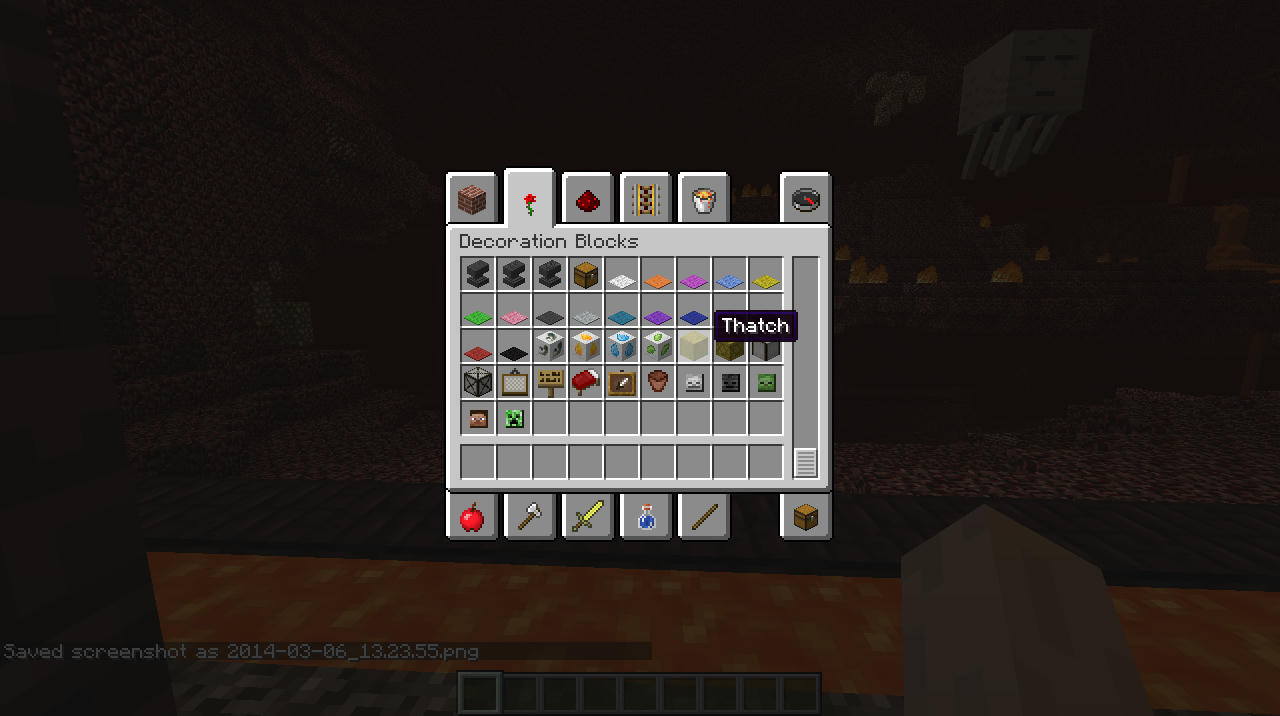Switch to the Building Blocks brick tab
Screen dimensions: 1280x716
(471, 200)
